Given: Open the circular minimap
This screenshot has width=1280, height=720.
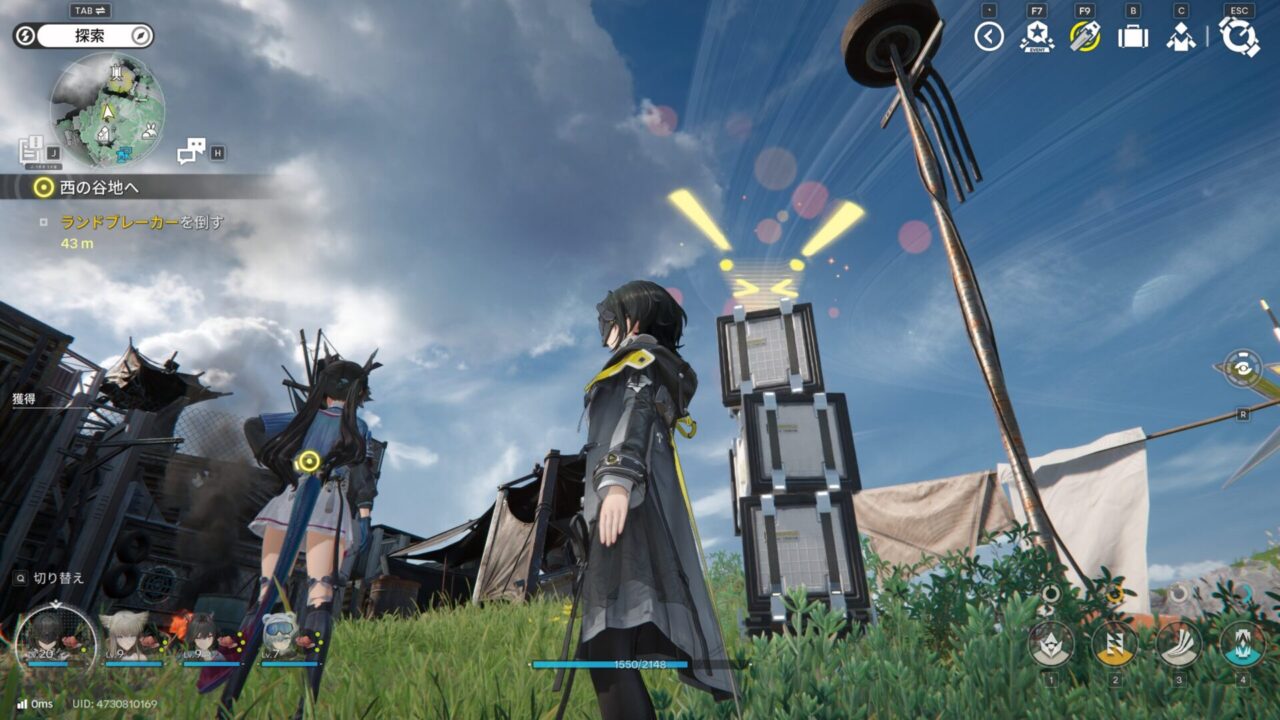Looking at the screenshot, I should pos(108,109).
